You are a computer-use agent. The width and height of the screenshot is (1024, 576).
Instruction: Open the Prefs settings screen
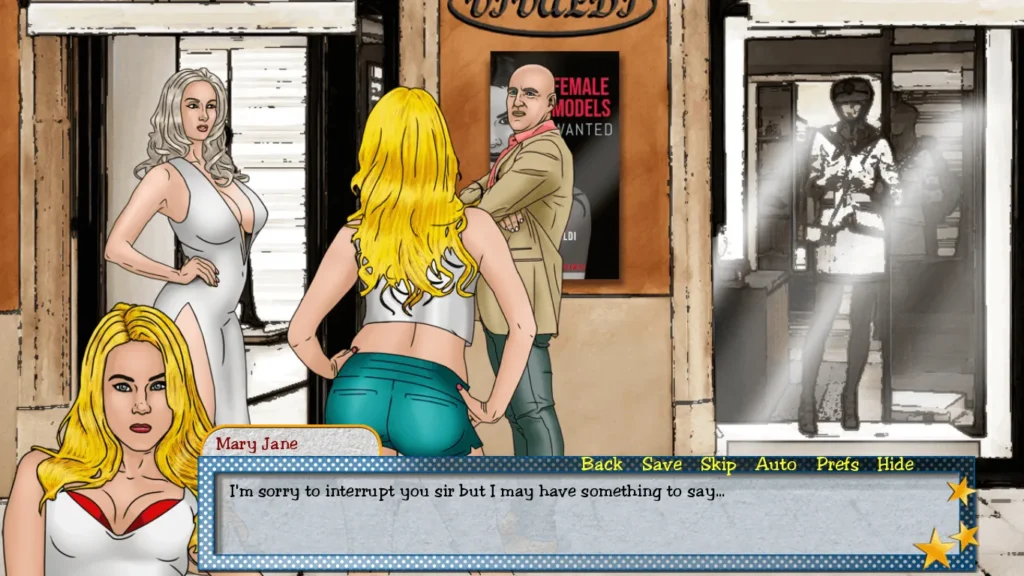837,464
